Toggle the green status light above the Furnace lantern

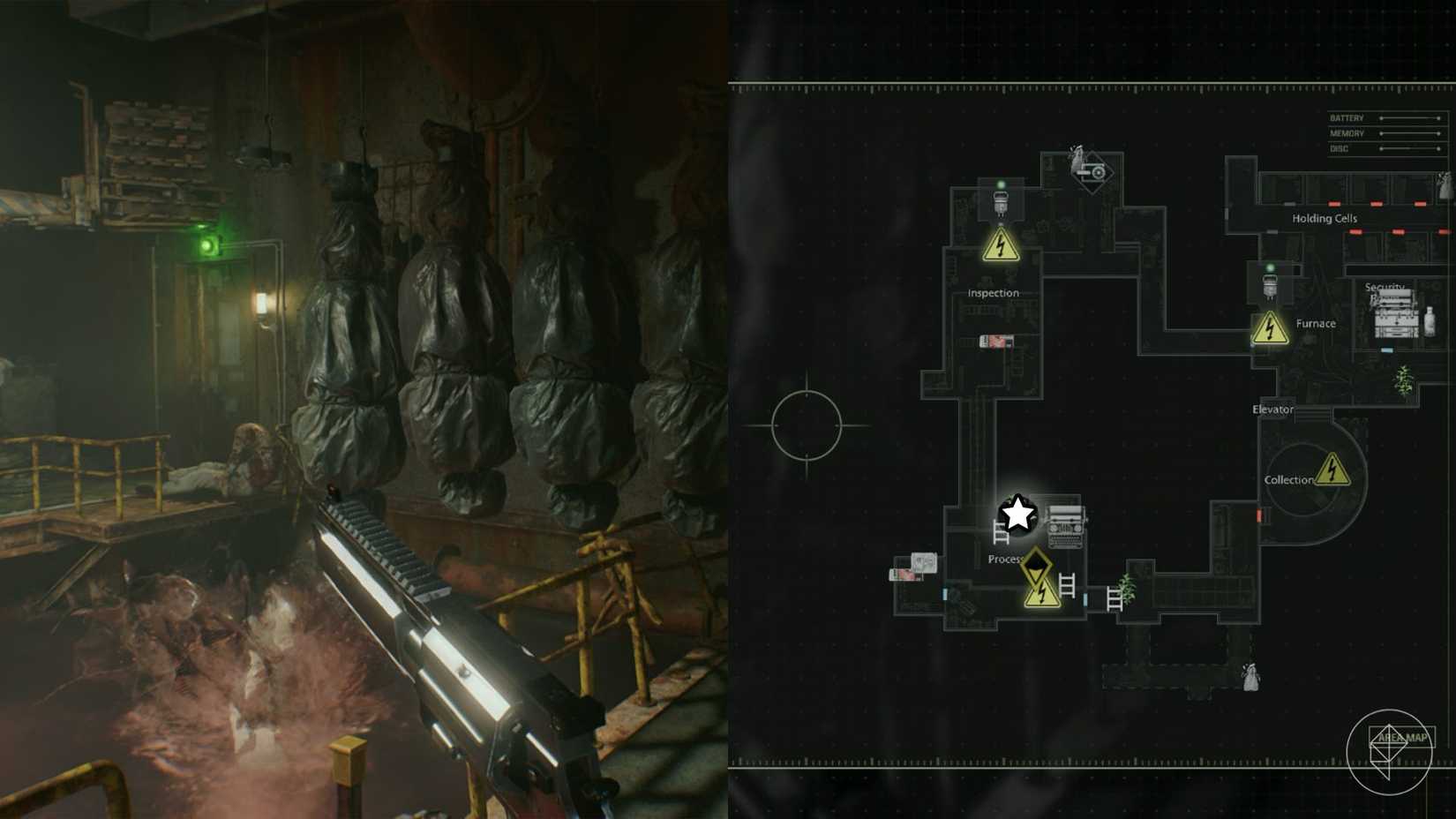1271,267
